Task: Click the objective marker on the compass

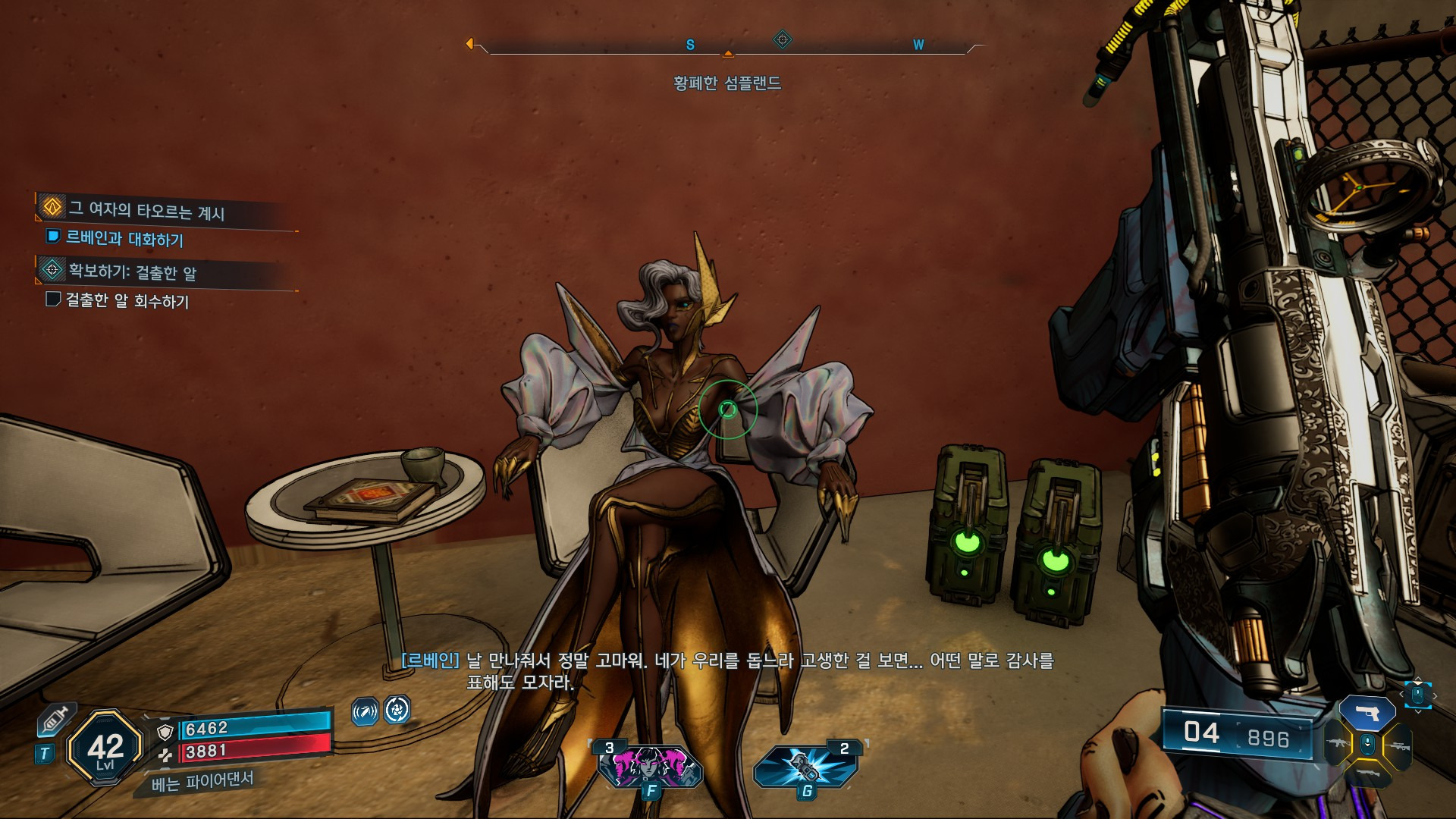Action: (x=782, y=39)
